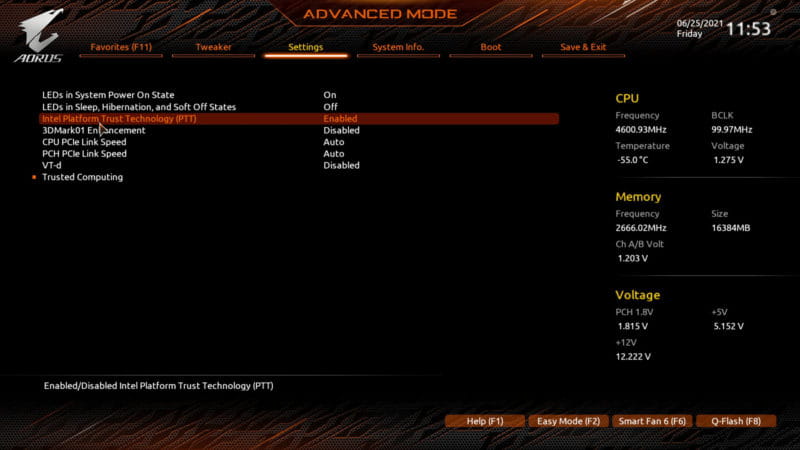Click the 3DMark01 Enhancement option
The height and width of the screenshot is (450, 800).
coord(93,130)
